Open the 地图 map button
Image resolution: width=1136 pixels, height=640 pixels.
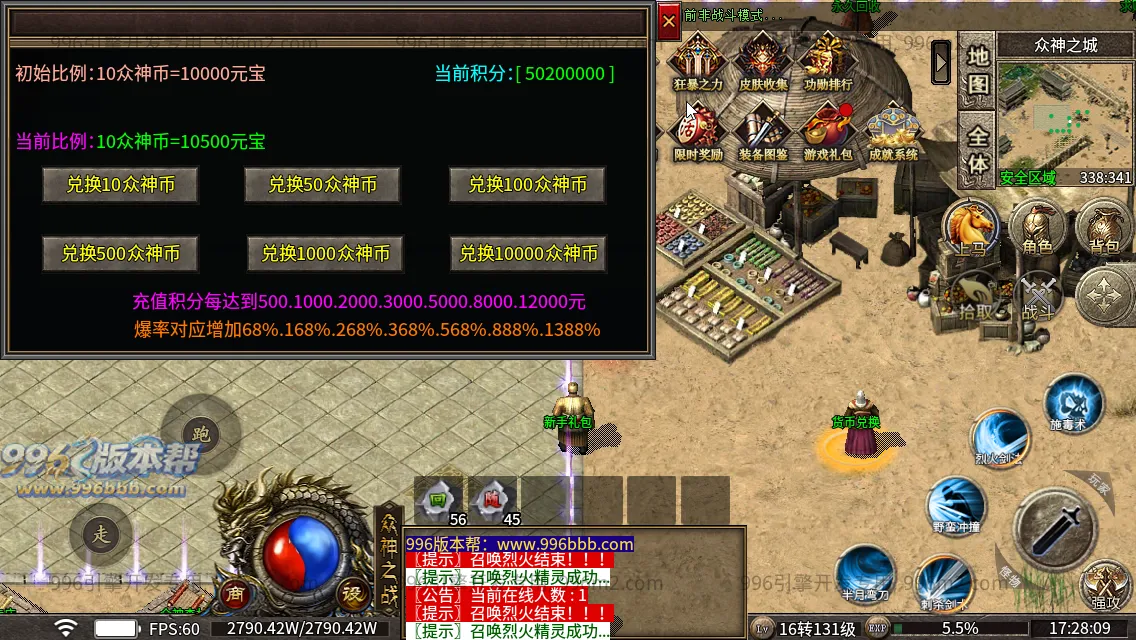978,70
